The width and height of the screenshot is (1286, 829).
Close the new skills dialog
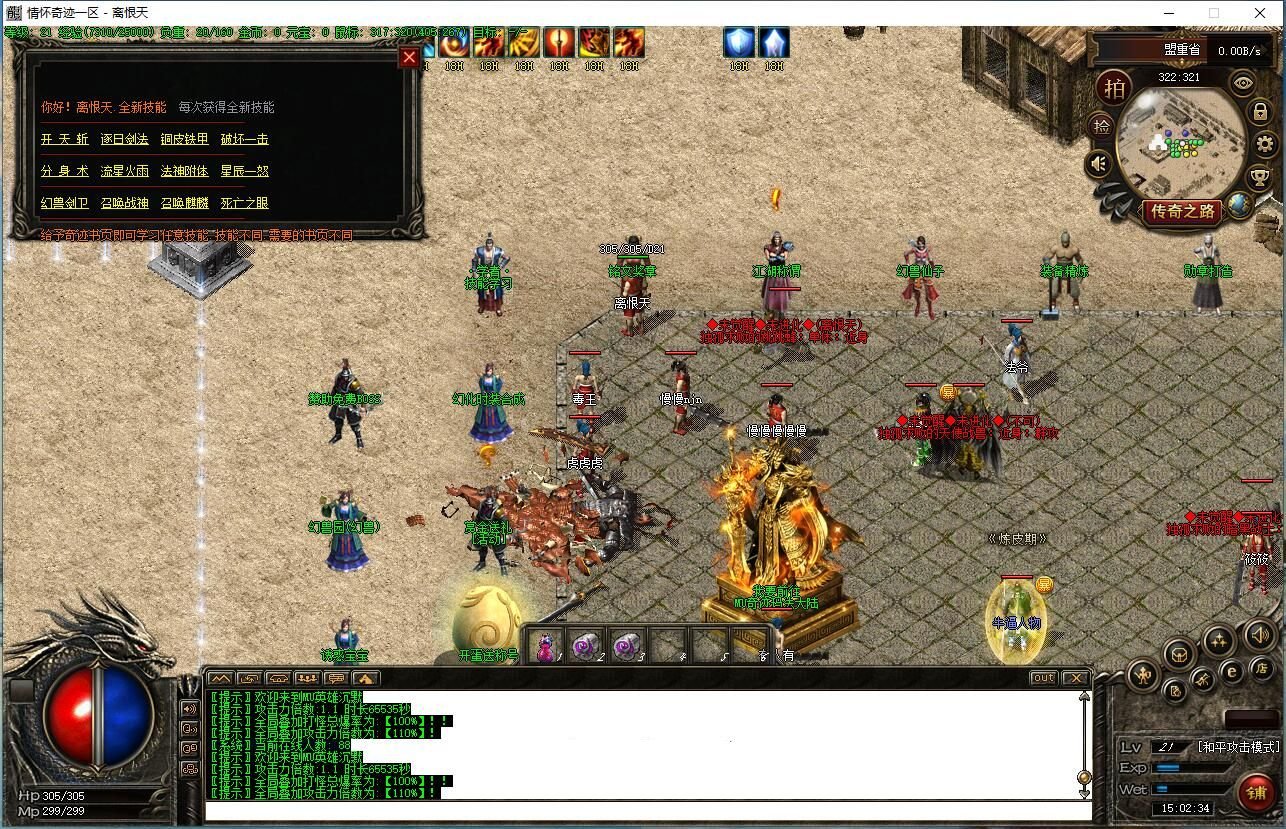tap(409, 58)
